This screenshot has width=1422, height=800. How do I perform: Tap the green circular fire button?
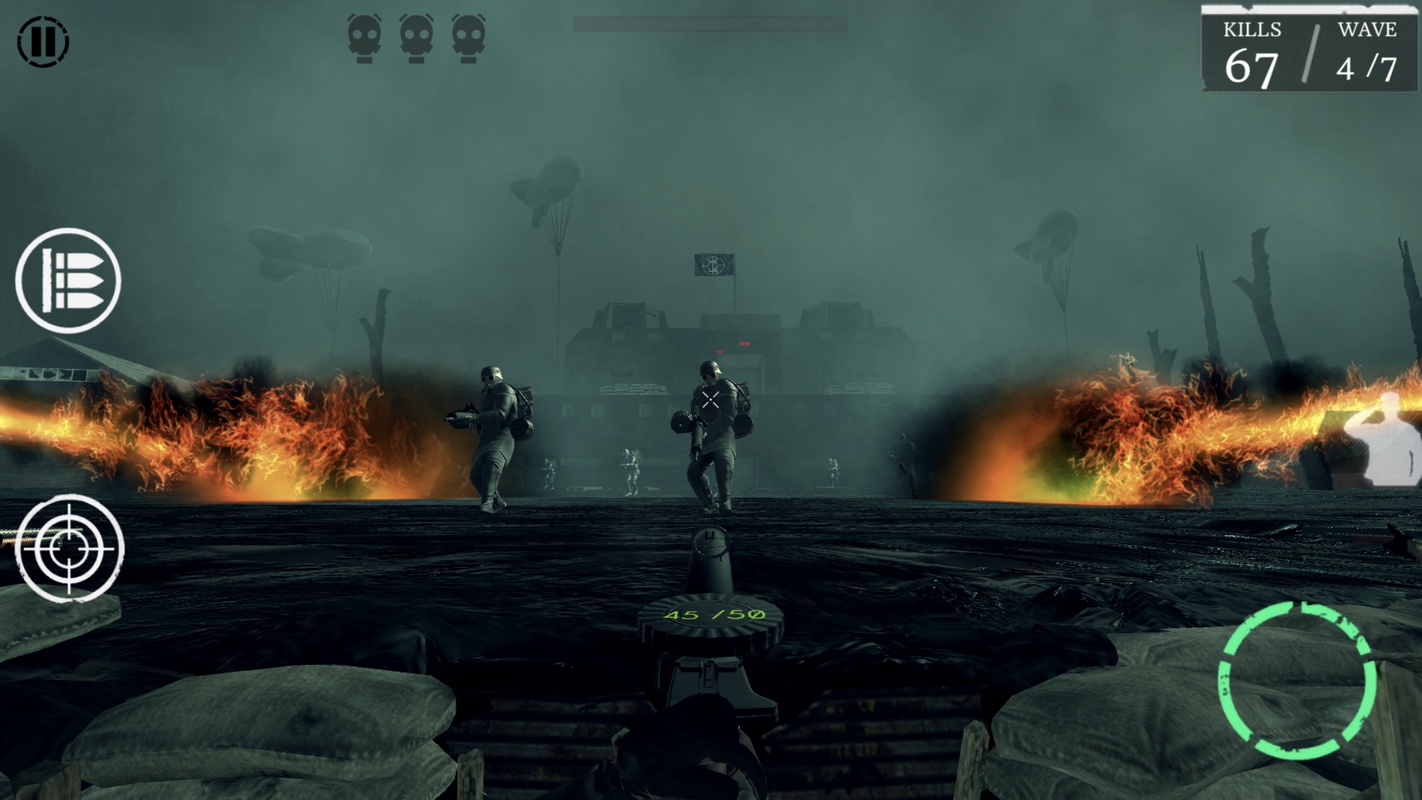(x=1297, y=679)
